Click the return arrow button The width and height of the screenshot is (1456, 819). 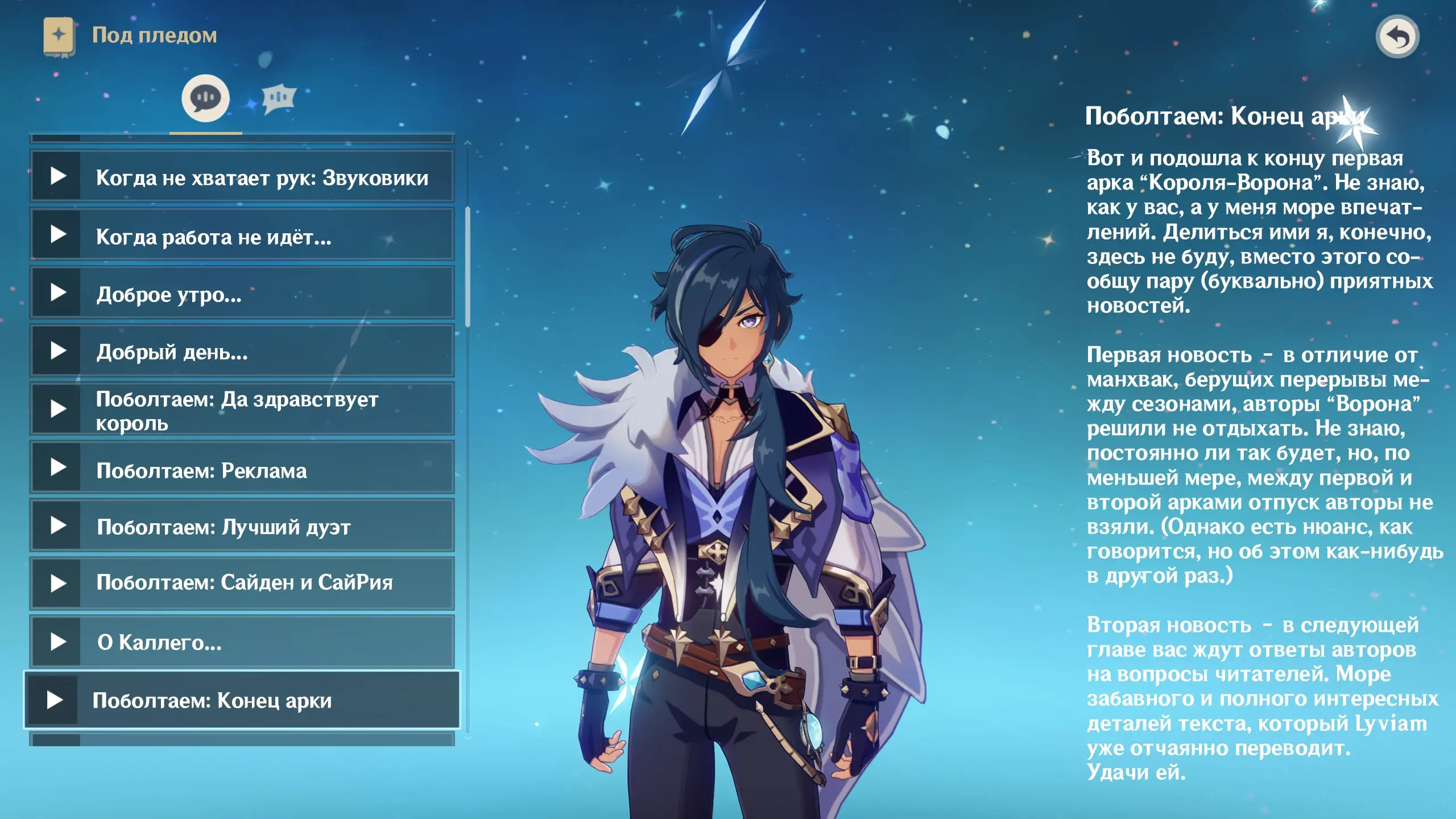click(1397, 37)
